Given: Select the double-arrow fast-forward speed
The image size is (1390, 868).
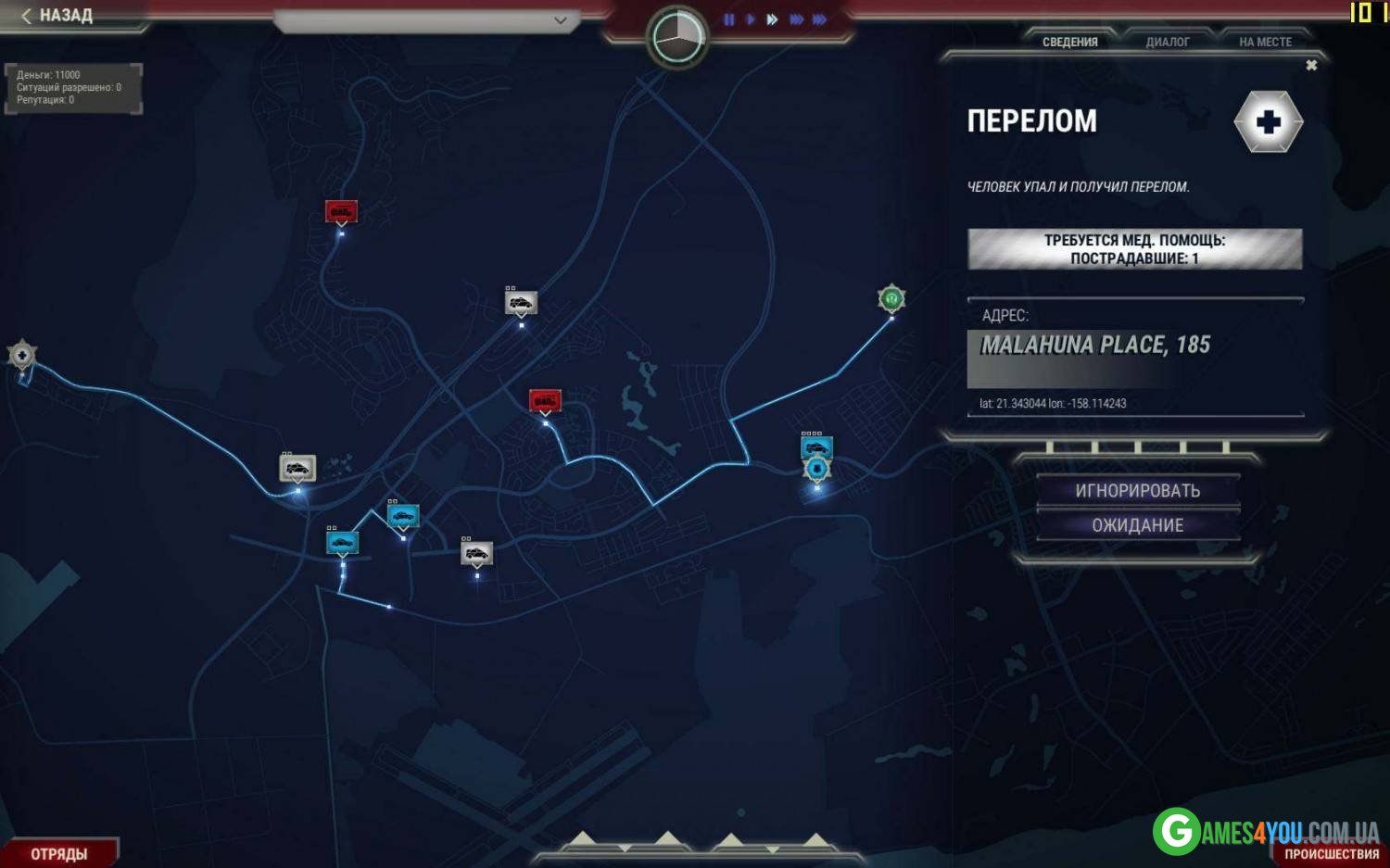Looking at the screenshot, I should coord(772,19).
